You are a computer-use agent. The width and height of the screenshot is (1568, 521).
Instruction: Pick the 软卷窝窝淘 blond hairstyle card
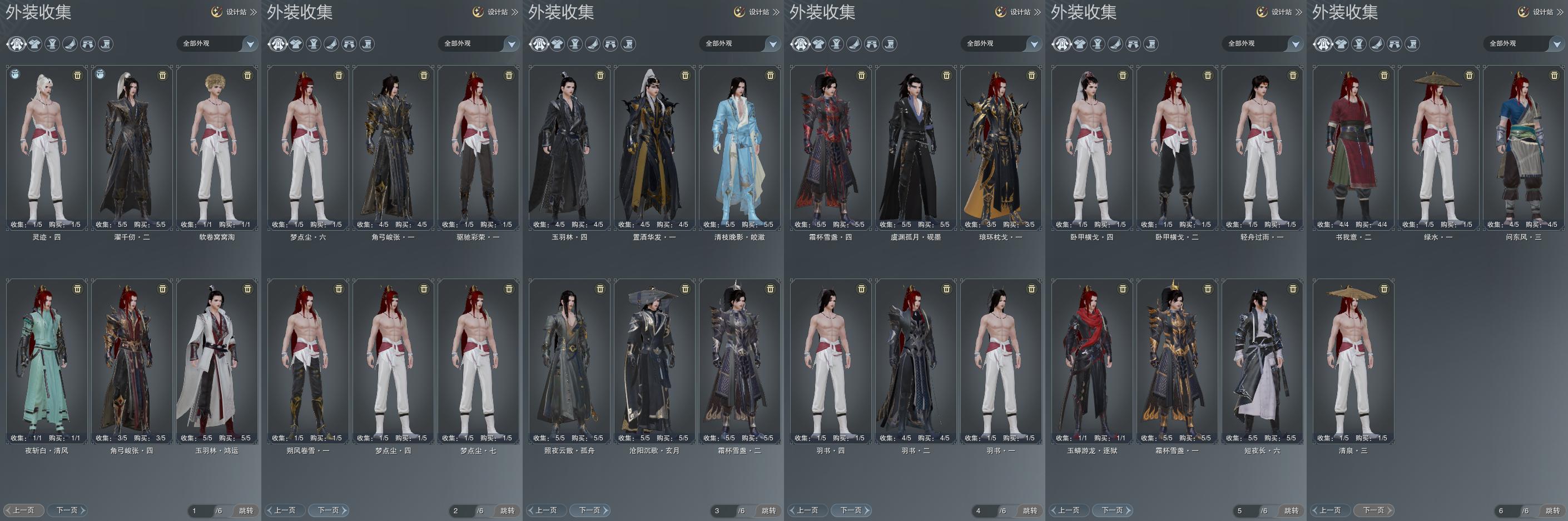pyautogui.click(x=217, y=146)
